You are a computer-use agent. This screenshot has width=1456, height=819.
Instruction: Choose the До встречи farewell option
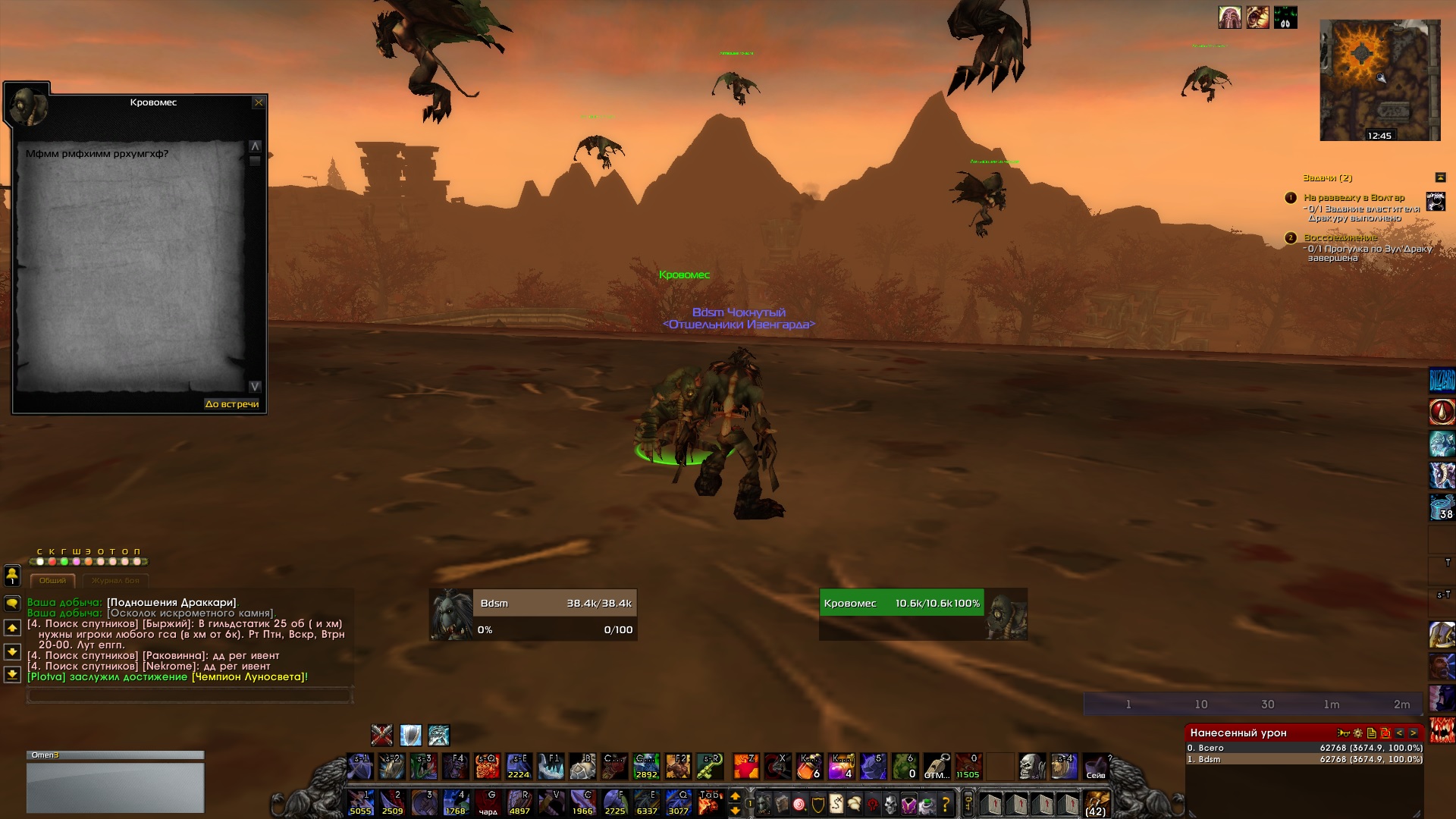231,404
